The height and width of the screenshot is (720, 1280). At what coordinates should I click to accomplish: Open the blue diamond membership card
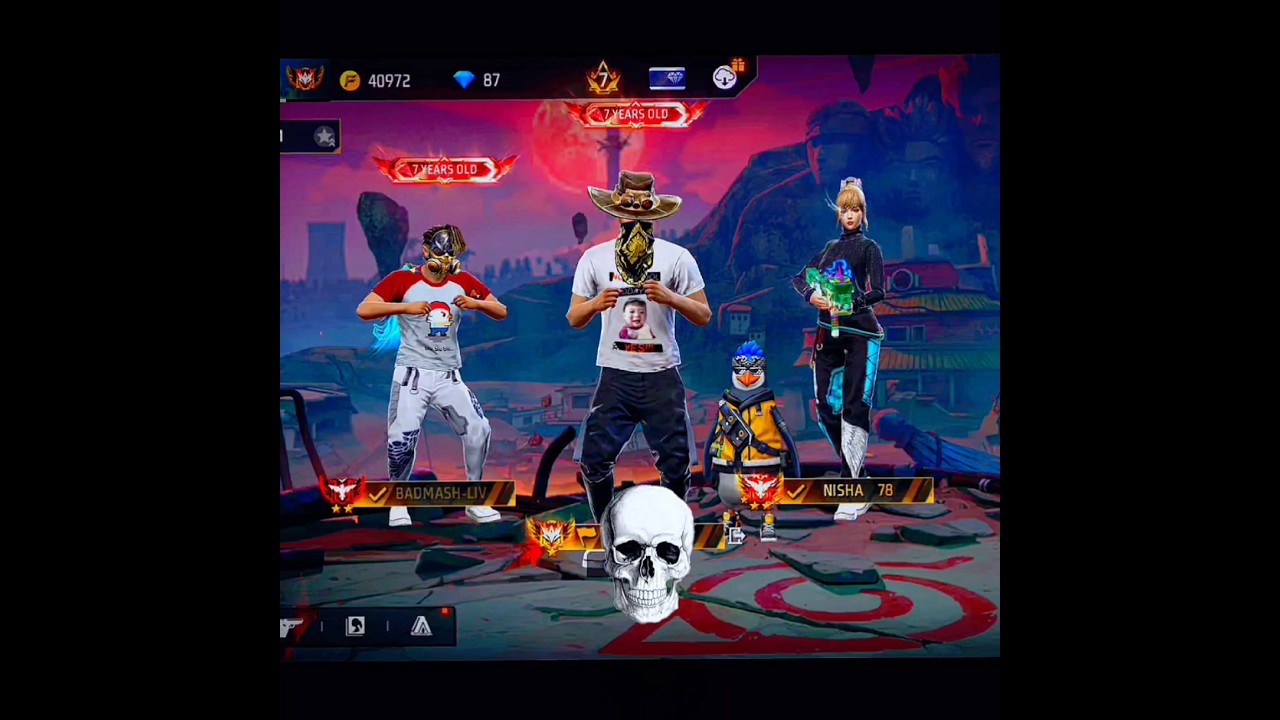tap(667, 79)
